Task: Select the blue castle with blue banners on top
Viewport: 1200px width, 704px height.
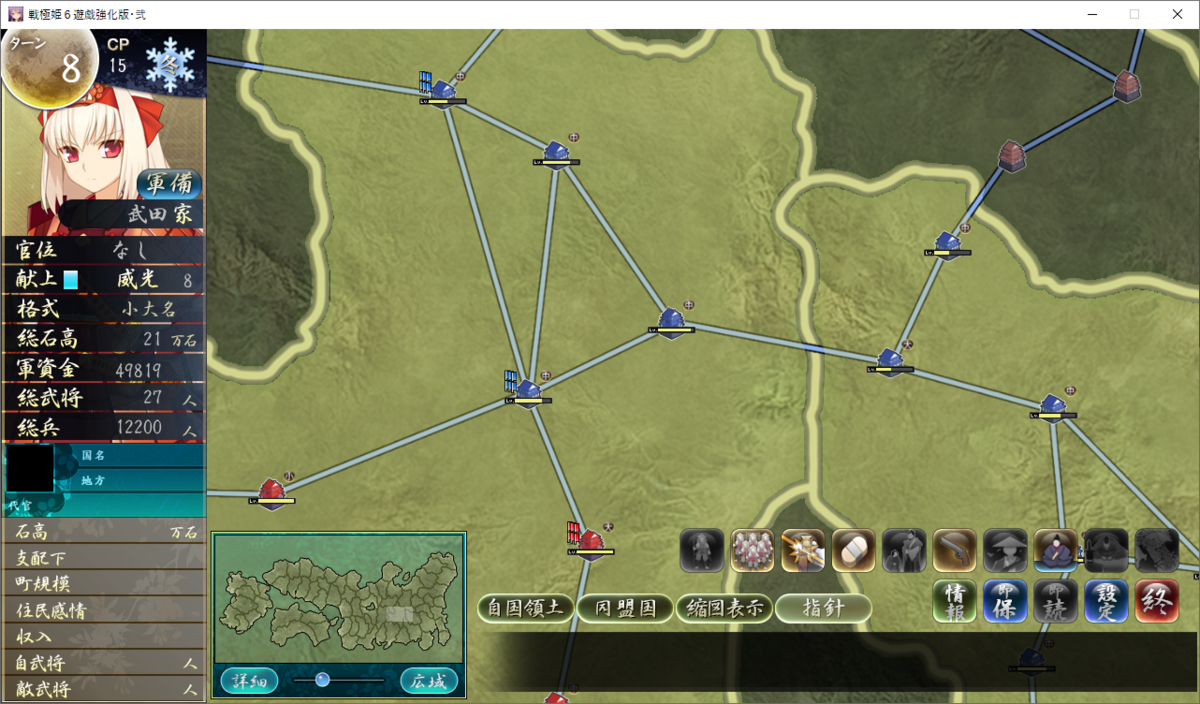Action: 440,88
